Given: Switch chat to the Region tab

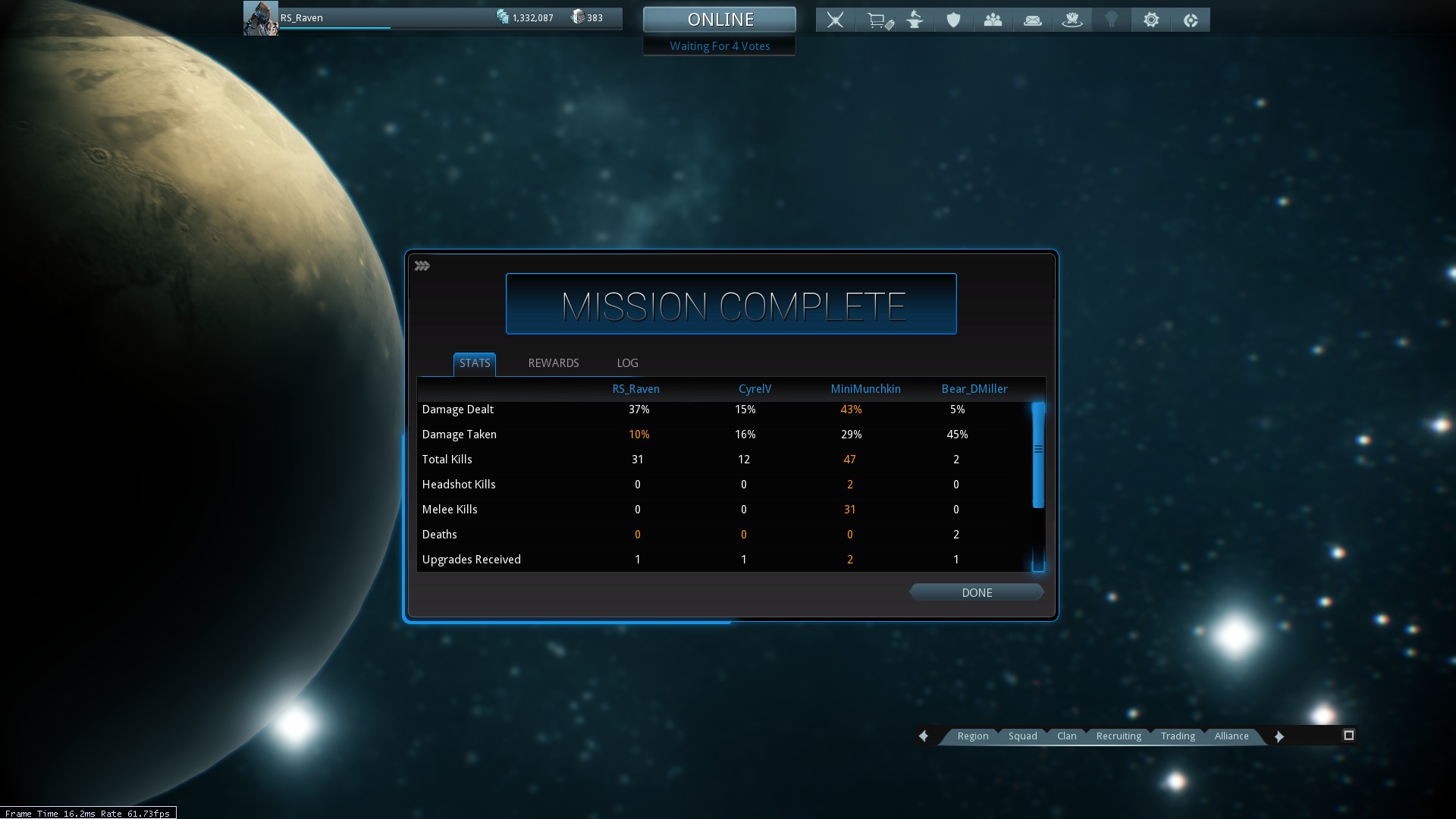Looking at the screenshot, I should [x=972, y=736].
